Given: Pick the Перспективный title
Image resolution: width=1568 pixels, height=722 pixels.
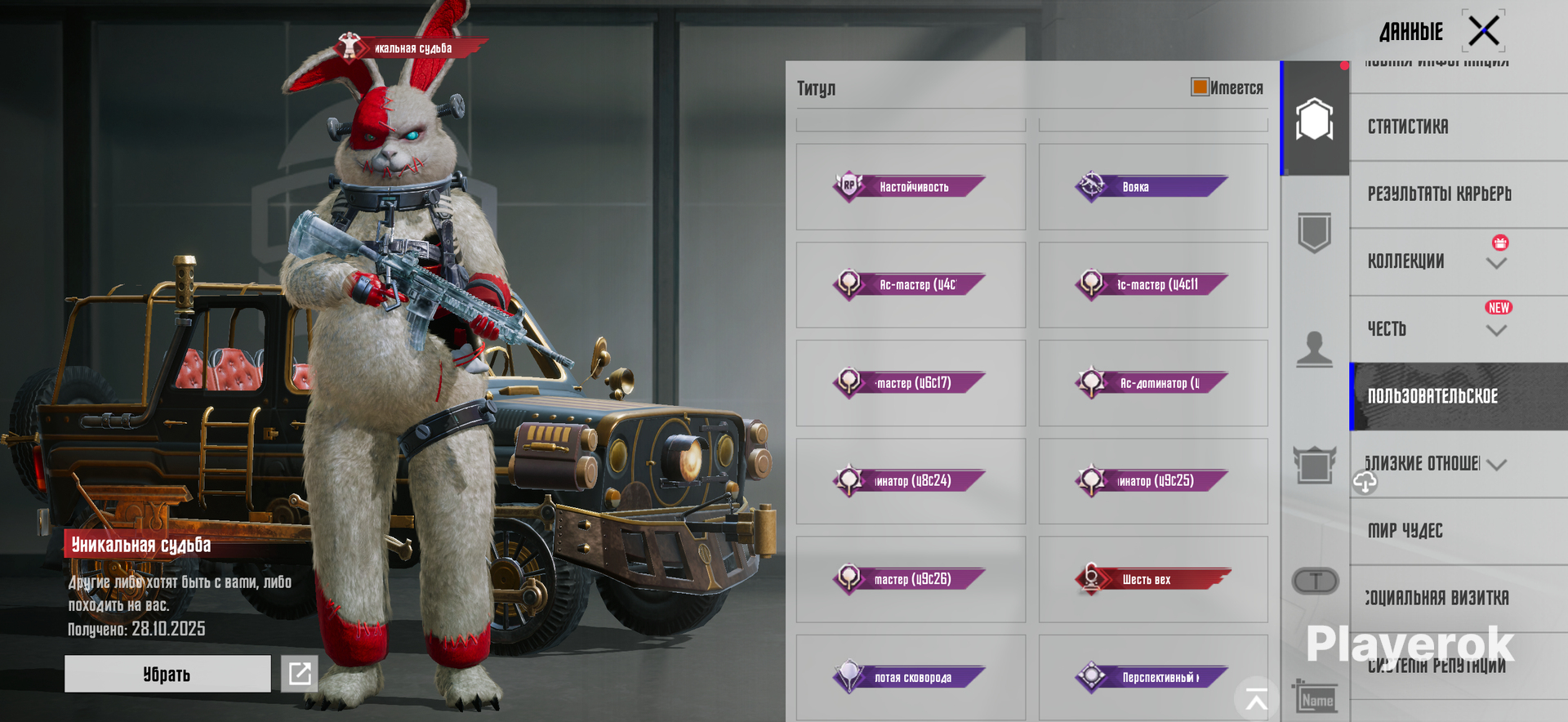Looking at the screenshot, I should [x=1152, y=677].
